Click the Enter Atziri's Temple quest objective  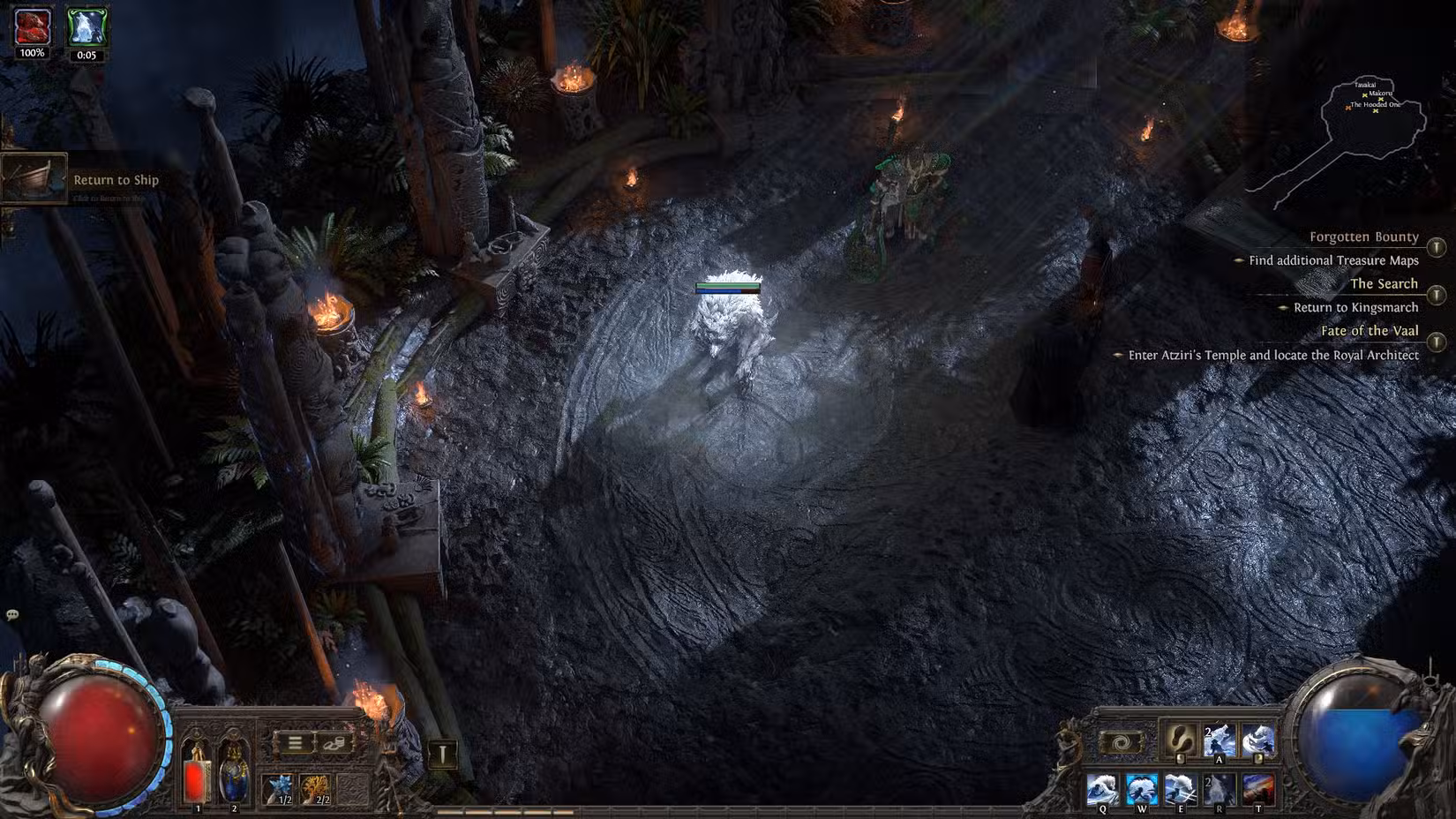click(1276, 355)
